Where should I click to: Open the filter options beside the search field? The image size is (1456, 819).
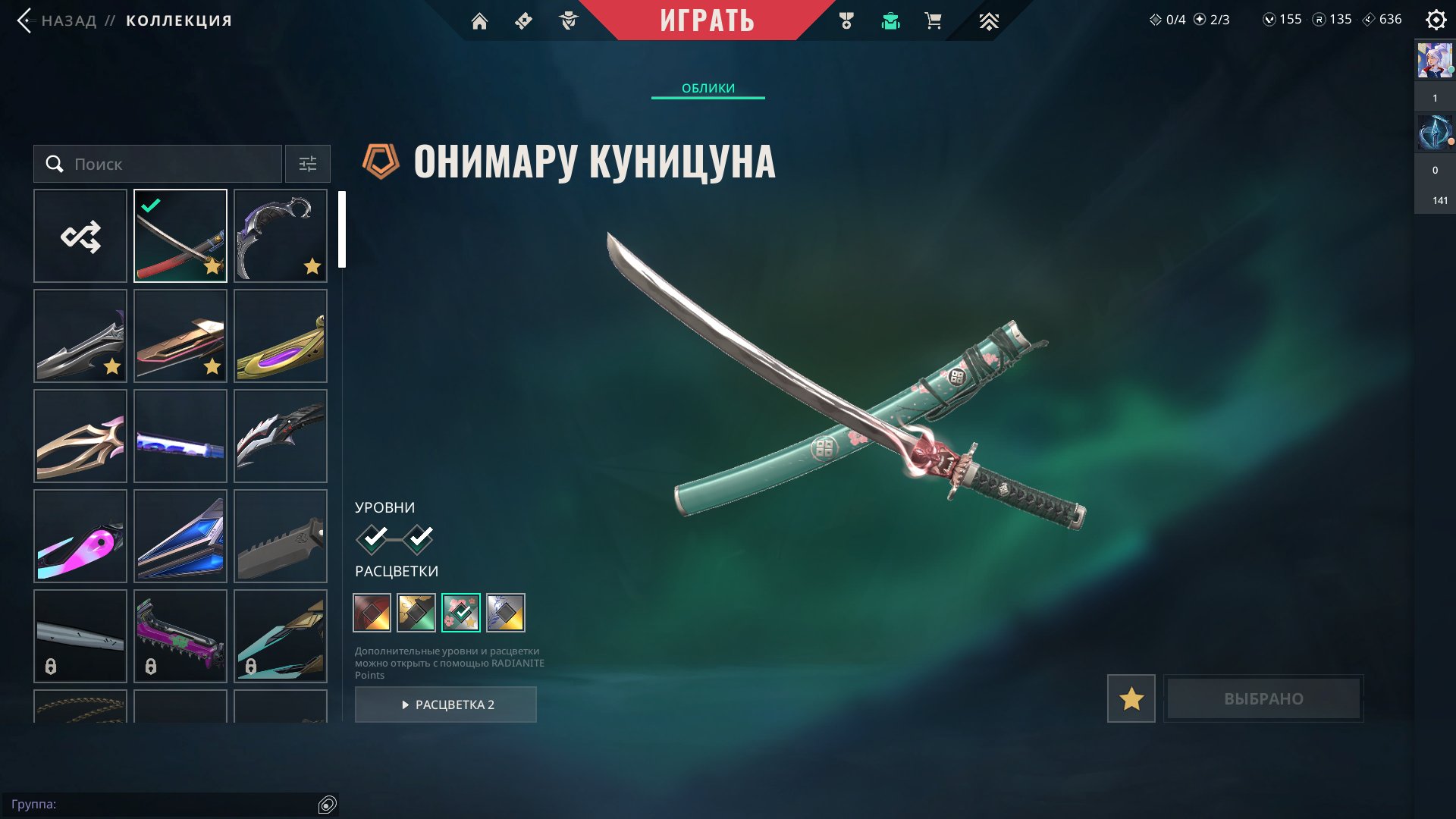click(307, 163)
